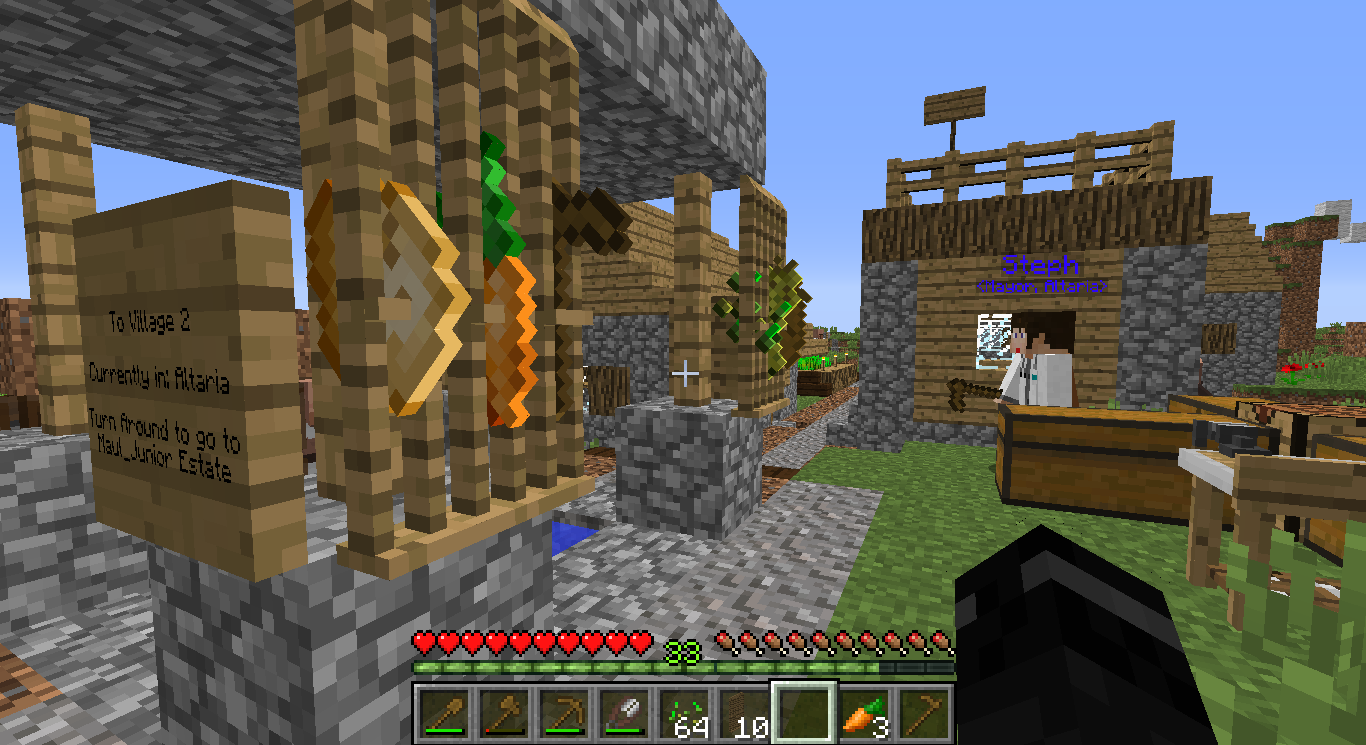
Task: Choose the flint and steel slot
Action: (x=623, y=713)
